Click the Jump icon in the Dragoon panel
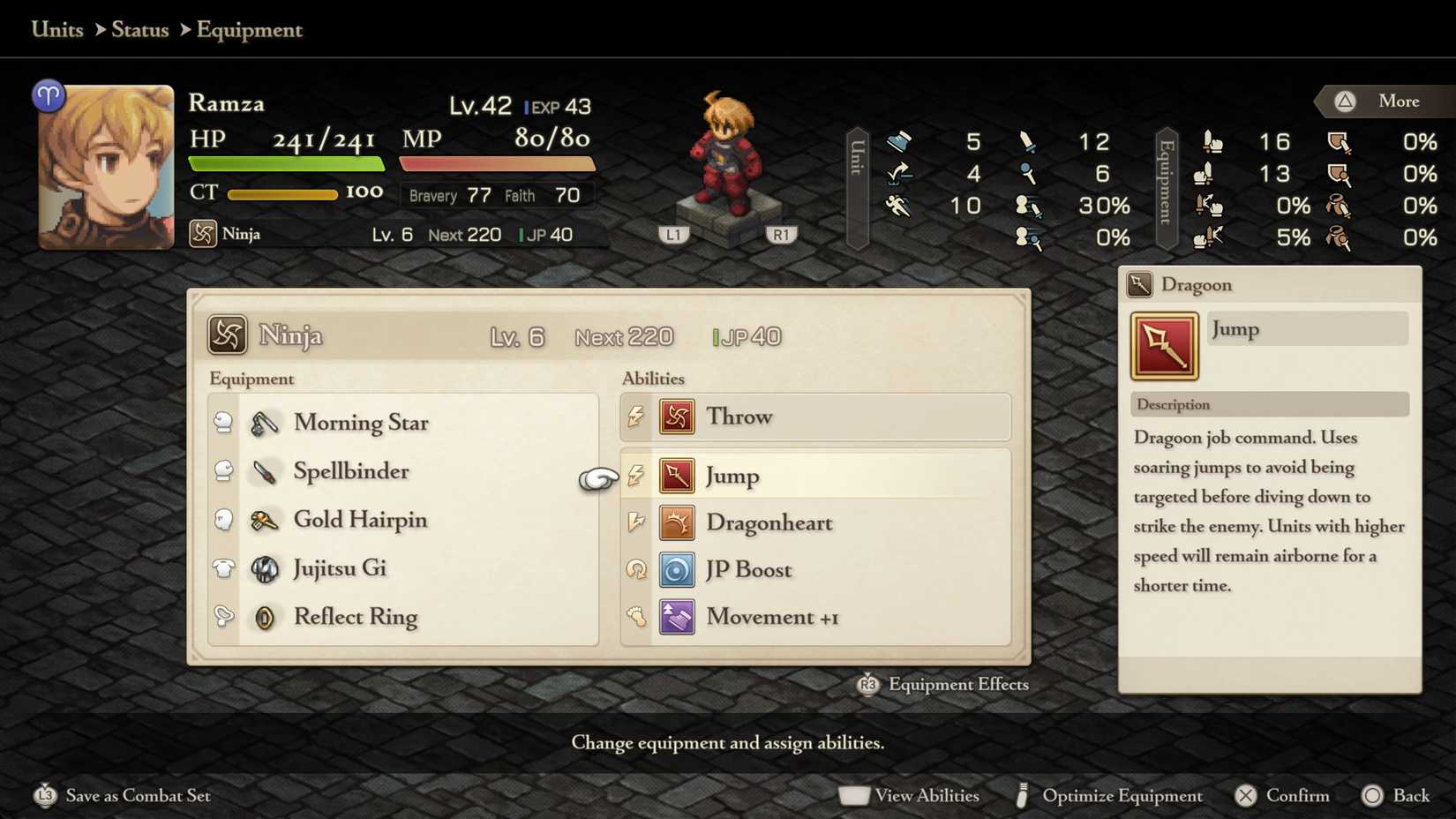The width and height of the screenshot is (1456, 819). pyautogui.click(x=1163, y=345)
